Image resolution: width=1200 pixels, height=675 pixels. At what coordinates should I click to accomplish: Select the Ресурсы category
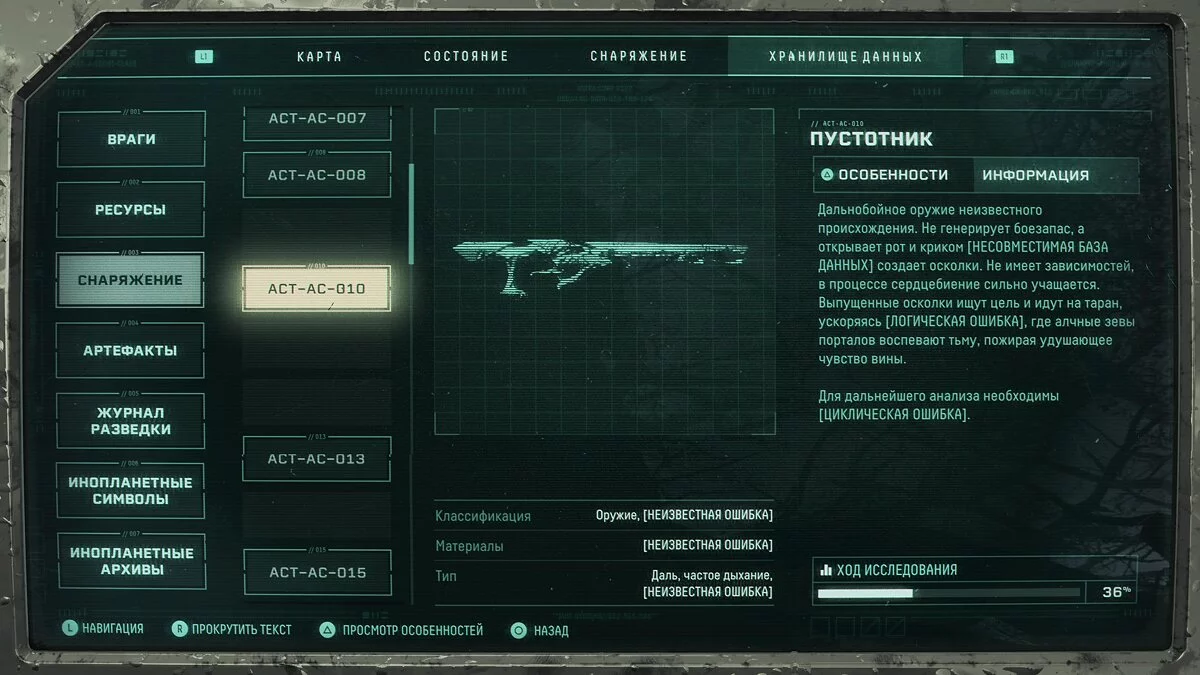tap(131, 210)
